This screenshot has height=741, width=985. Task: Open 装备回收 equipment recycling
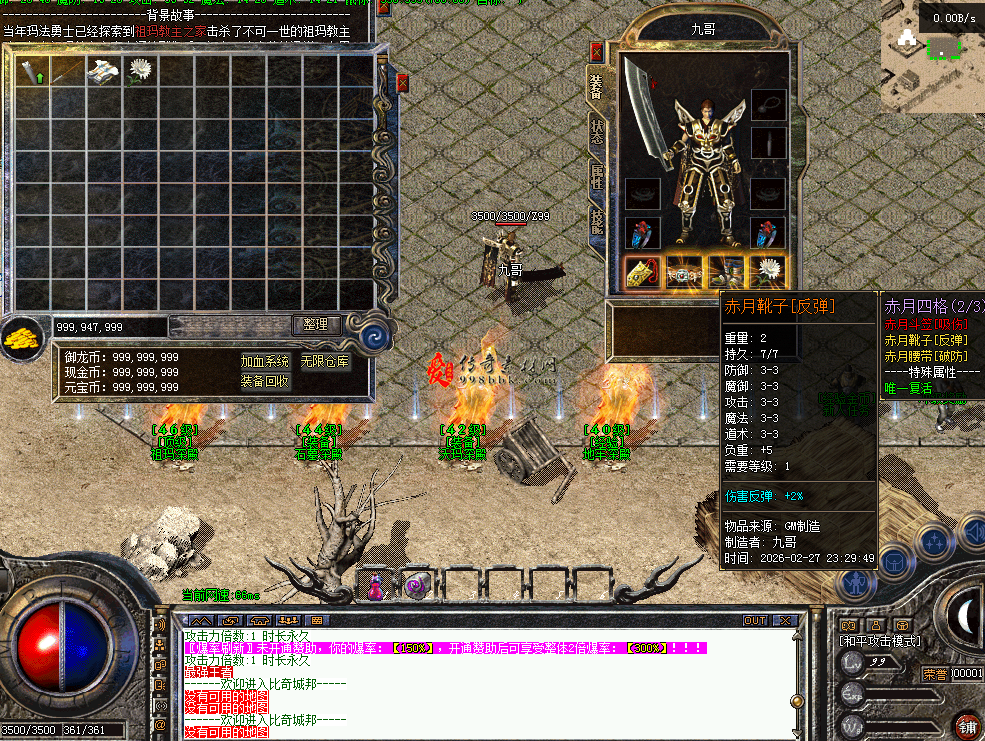pos(265,381)
